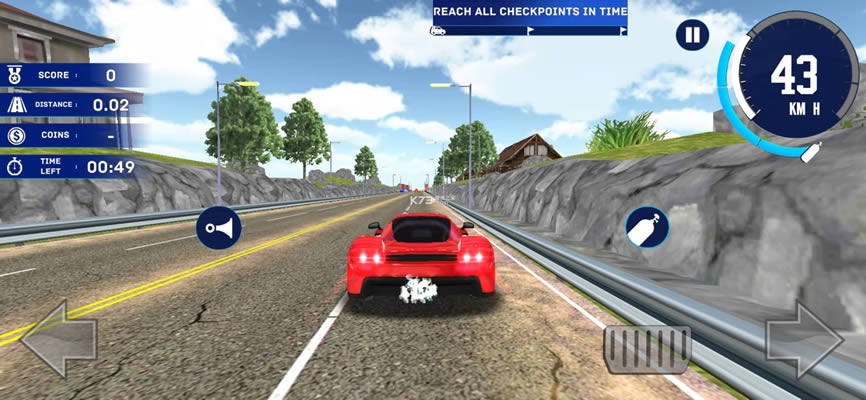Activate the nitro boost canister button
This screenshot has width=866, height=400.
click(x=647, y=227)
